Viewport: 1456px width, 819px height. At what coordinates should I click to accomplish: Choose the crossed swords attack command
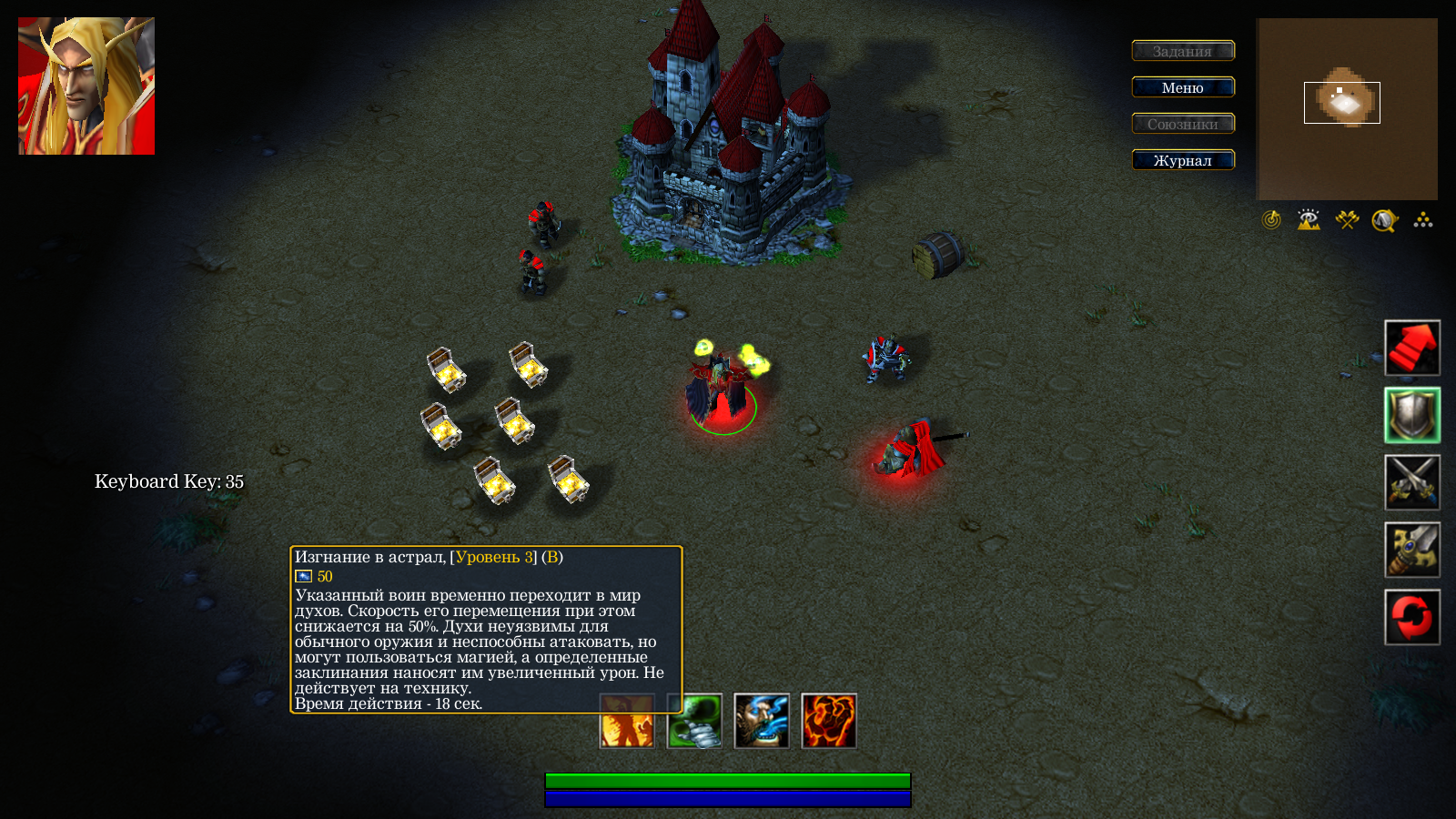click(x=1412, y=482)
